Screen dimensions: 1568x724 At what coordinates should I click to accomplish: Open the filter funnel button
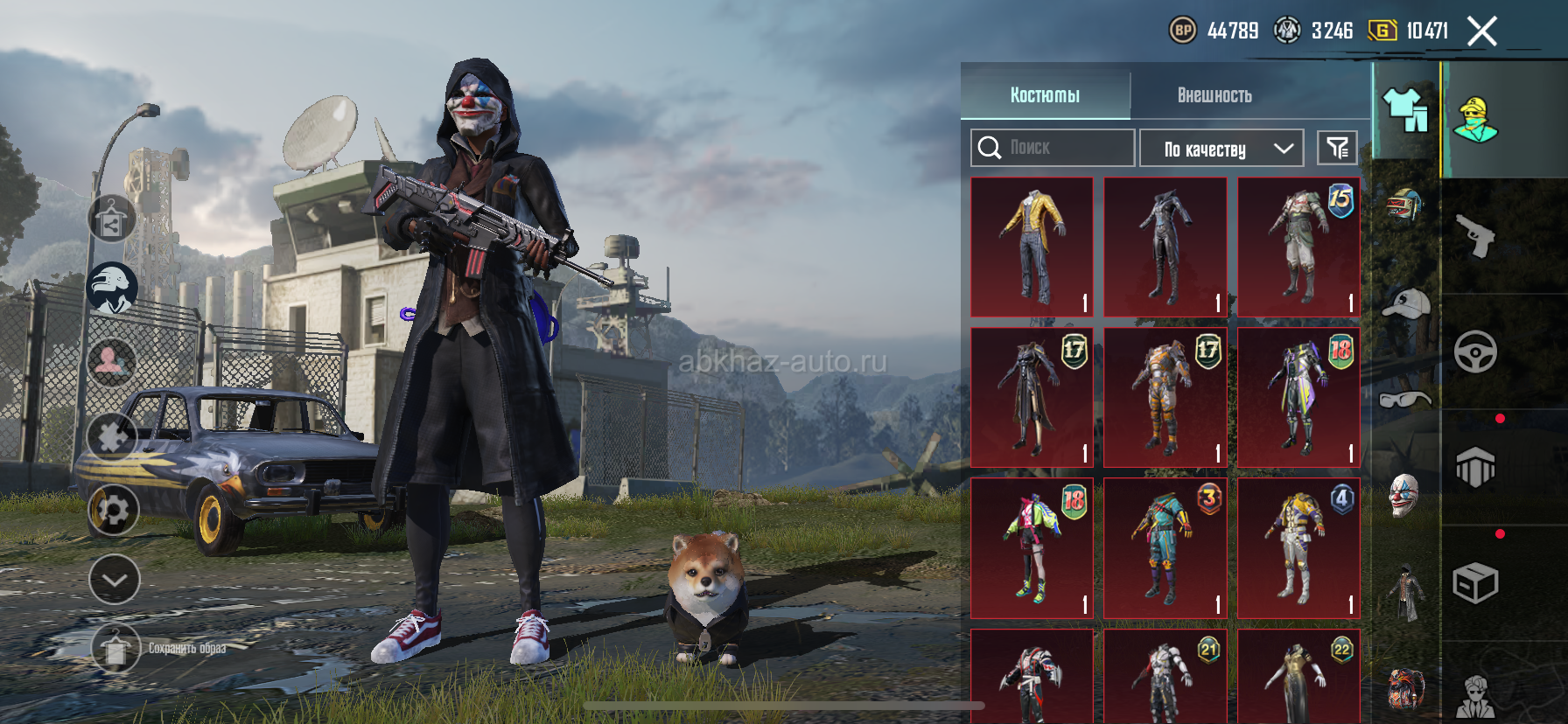point(1337,148)
